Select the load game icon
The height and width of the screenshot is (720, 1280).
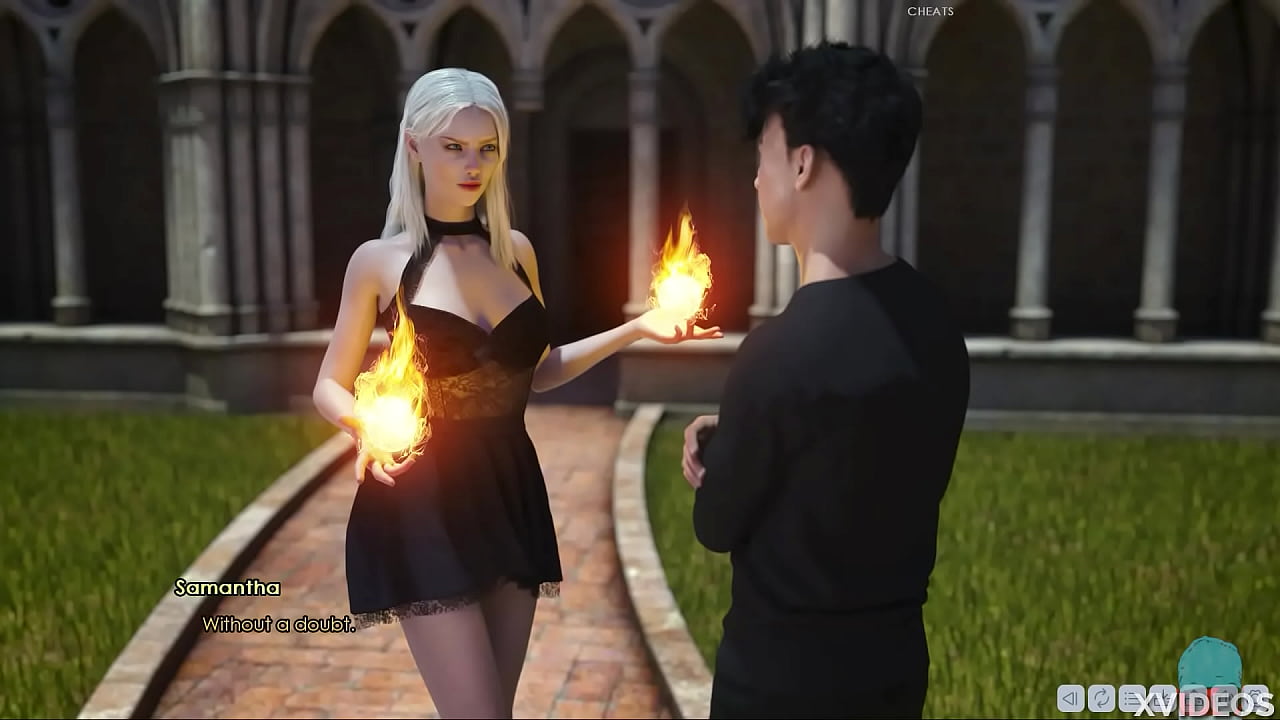(1194, 697)
